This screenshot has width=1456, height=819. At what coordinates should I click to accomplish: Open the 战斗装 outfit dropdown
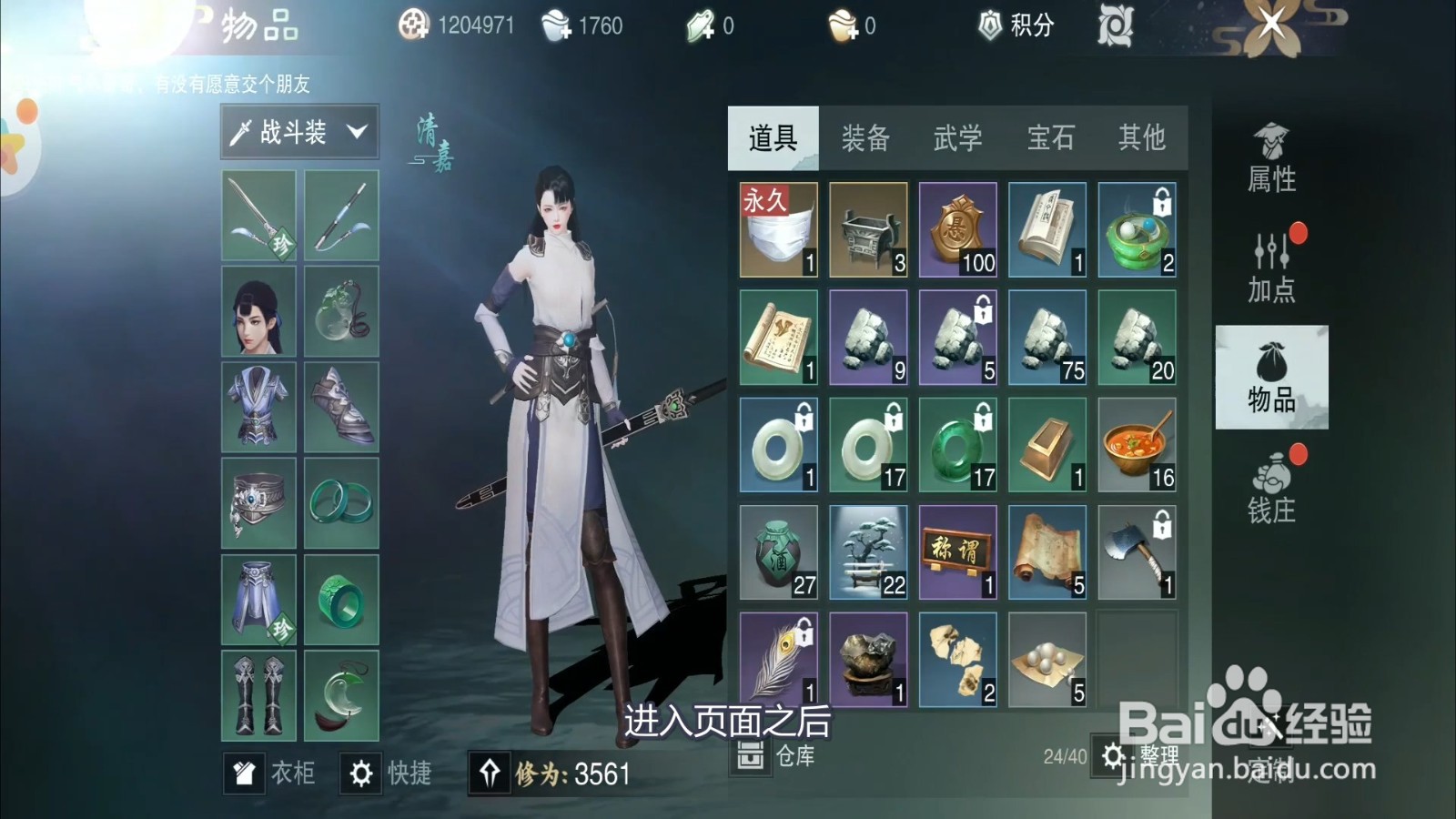[300, 131]
